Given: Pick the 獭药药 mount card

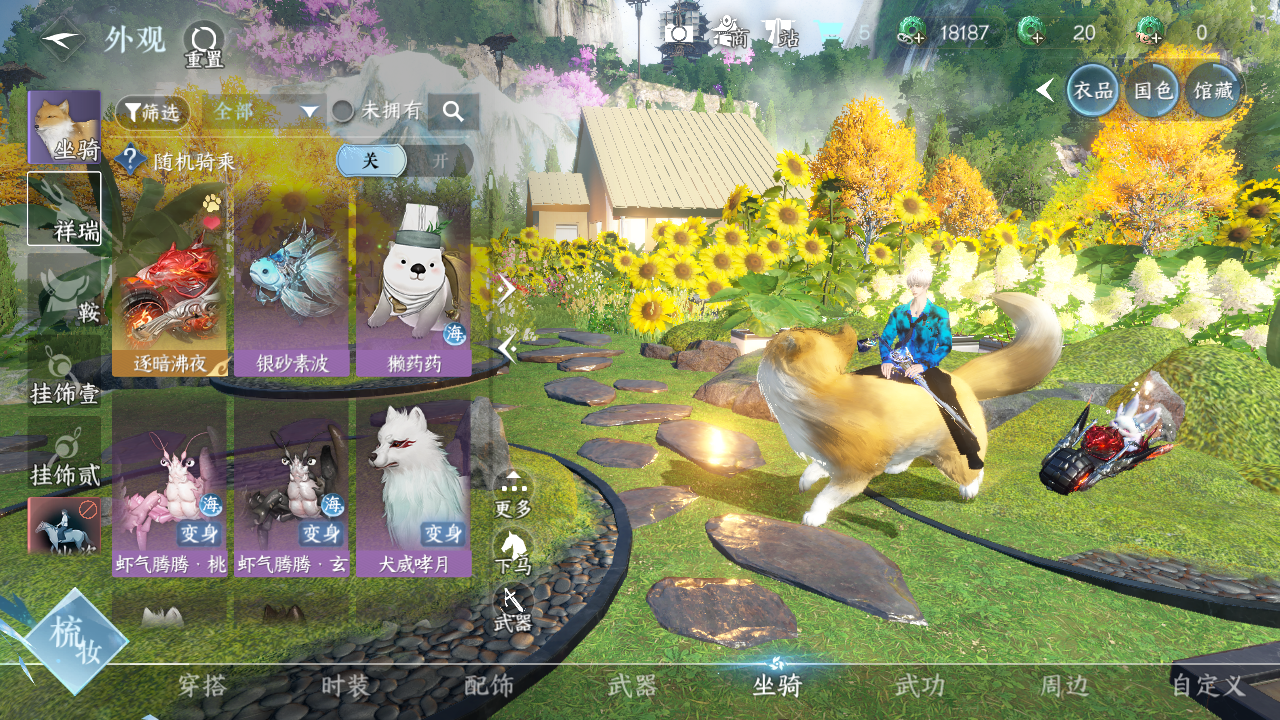Looking at the screenshot, I should tap(414, 283).
